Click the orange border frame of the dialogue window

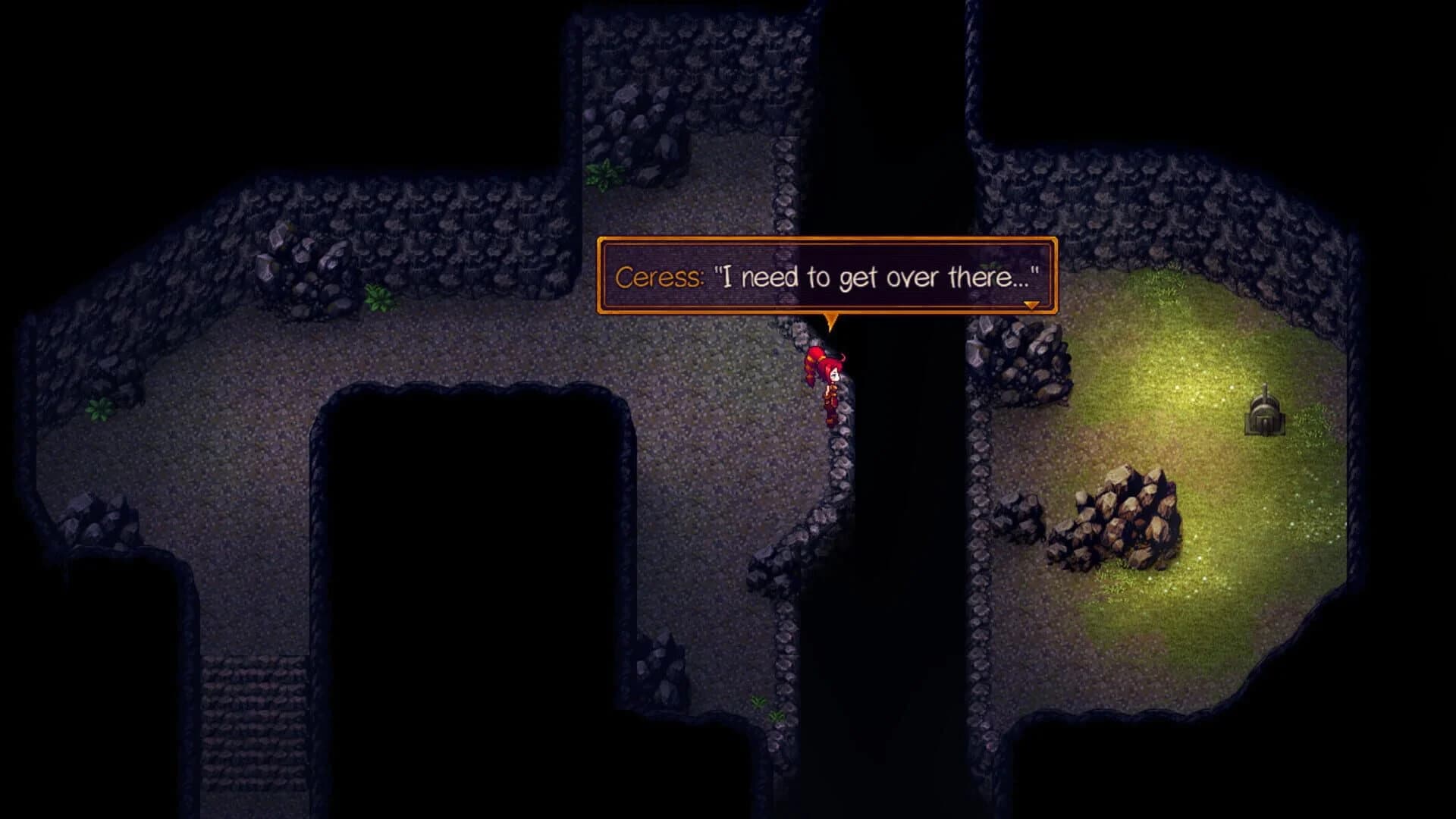tap(827, 243)
